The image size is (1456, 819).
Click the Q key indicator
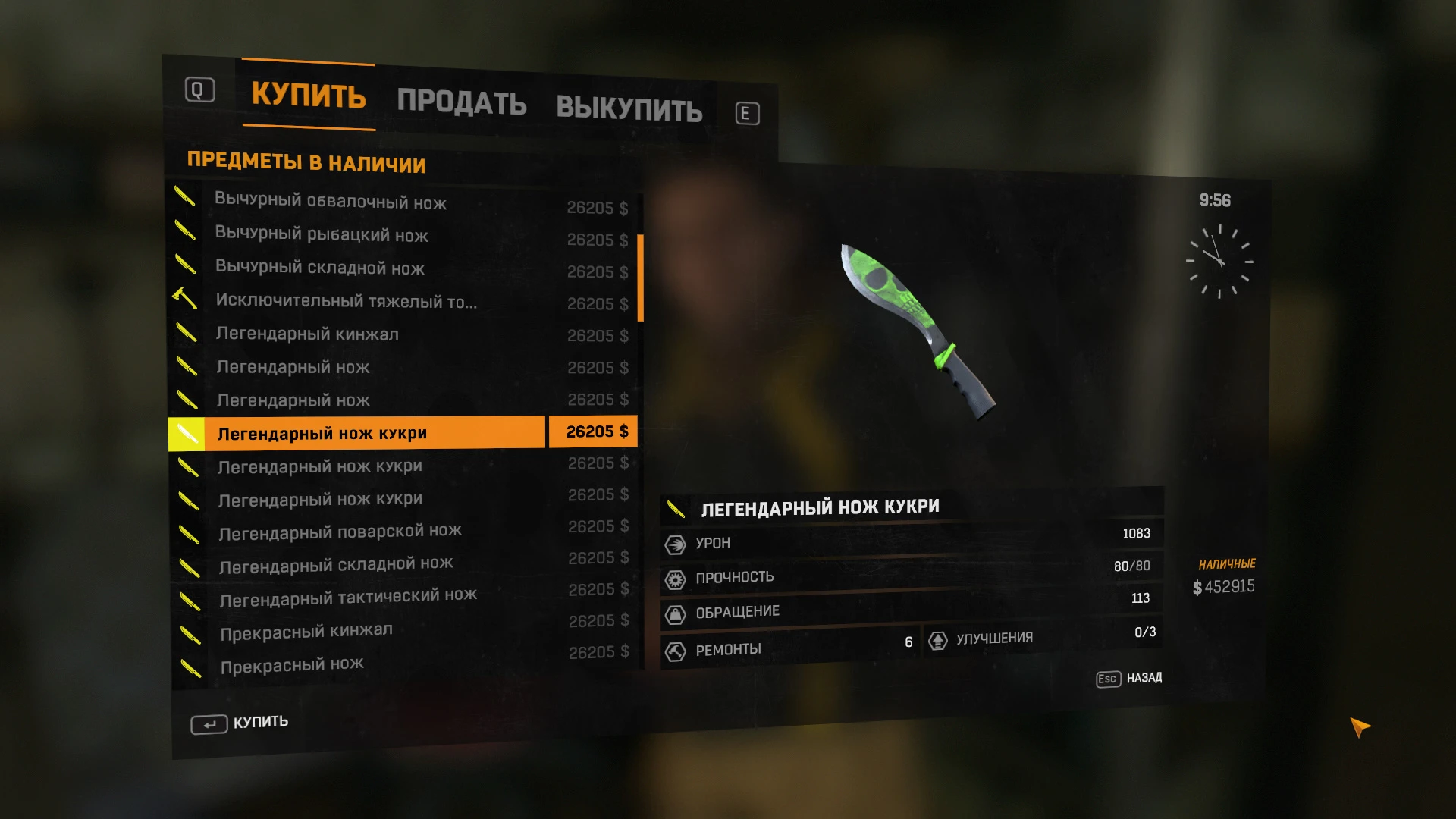click(x=199, y=90)
